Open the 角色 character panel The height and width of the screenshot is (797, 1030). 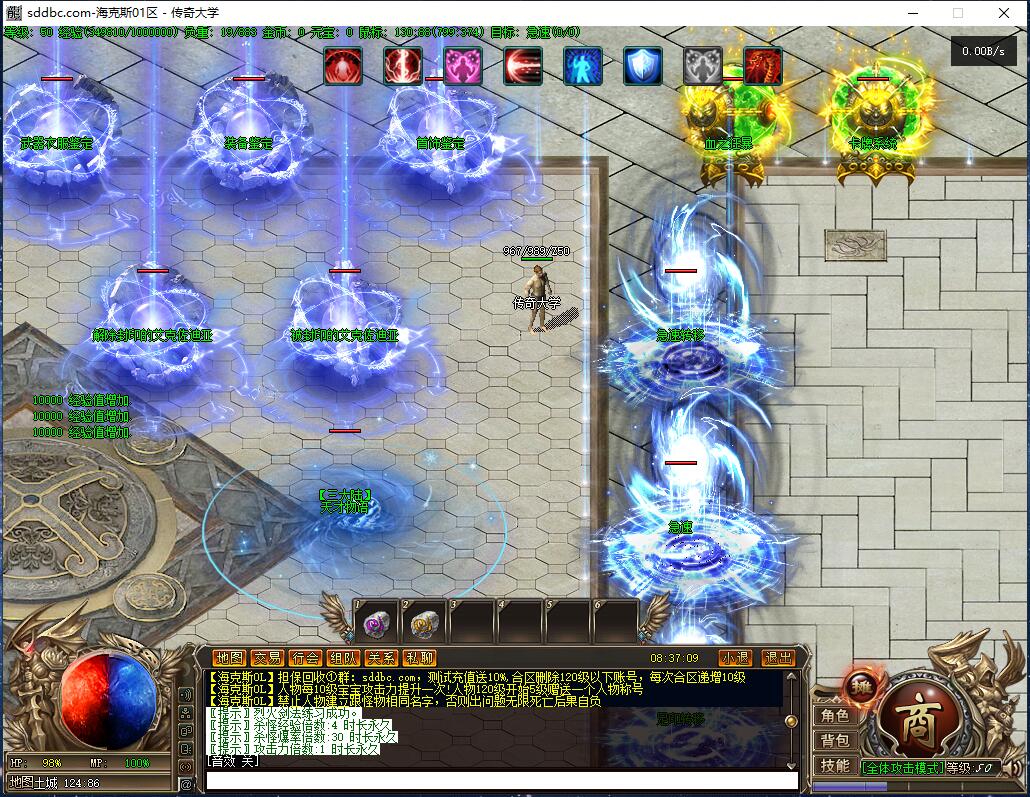tap(835, 716)
